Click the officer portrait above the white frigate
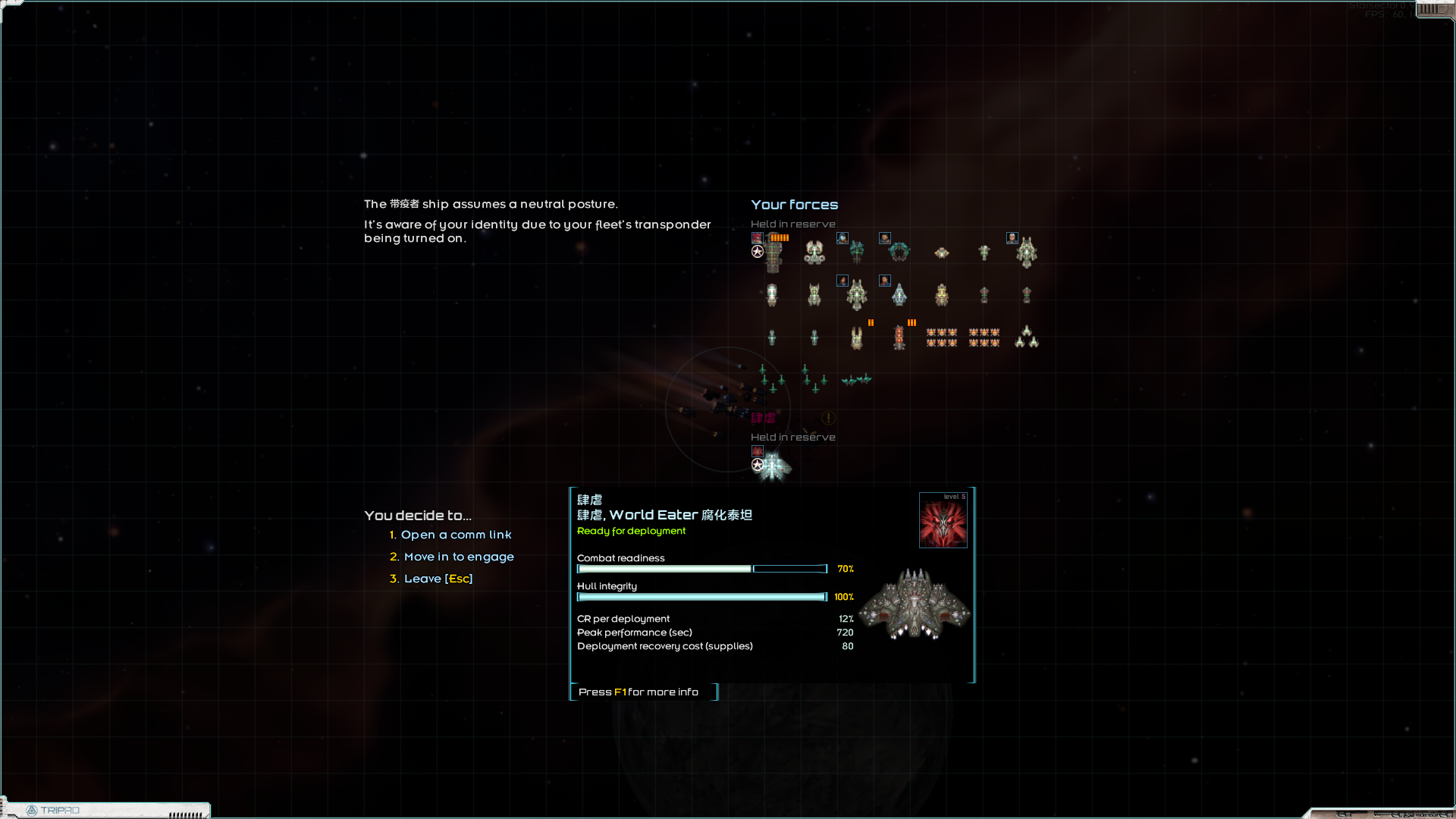1456x819 pixels. point(885,281)
